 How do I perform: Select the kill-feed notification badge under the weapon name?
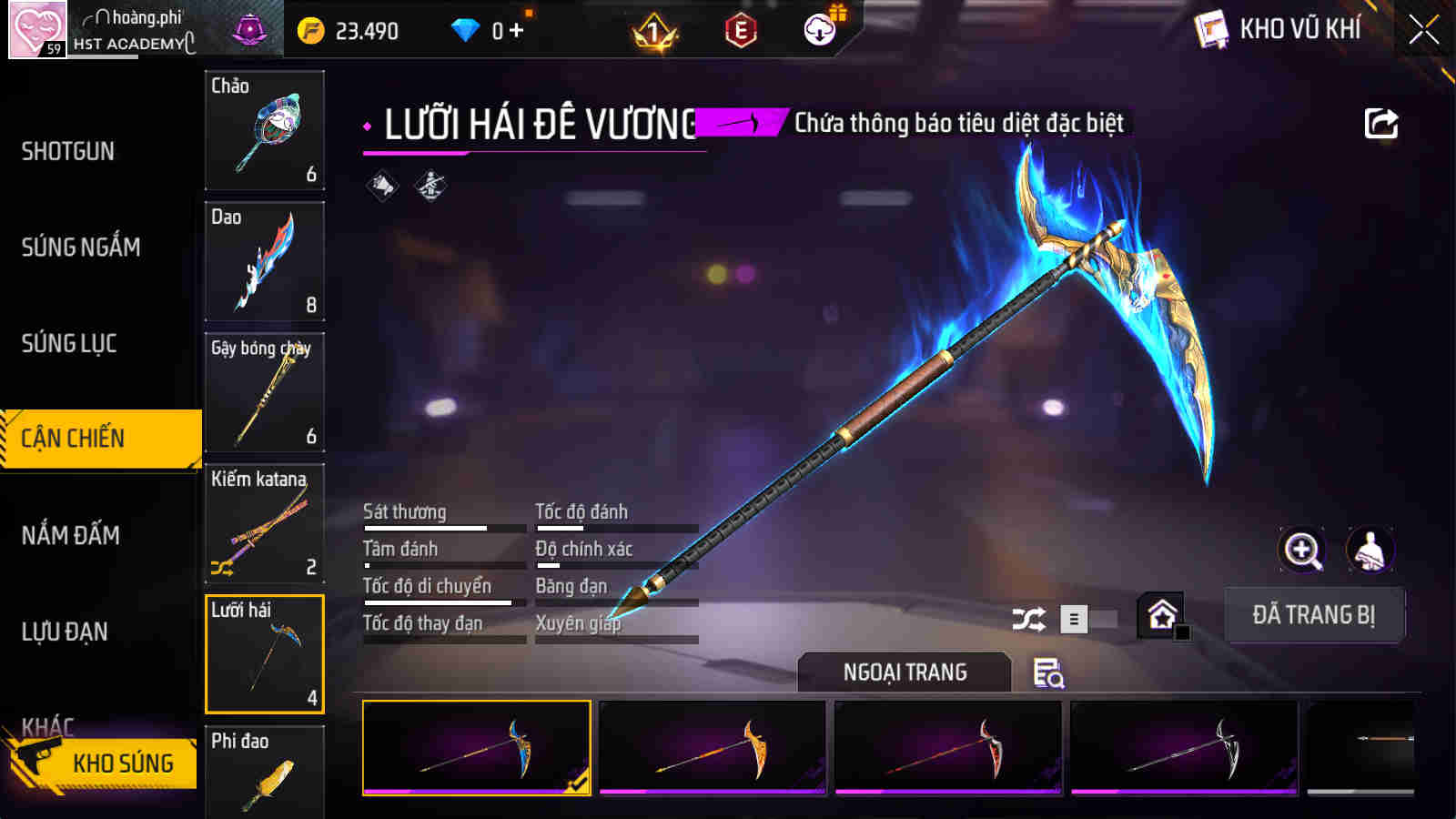pyautogui.click(x=739, y=119)
